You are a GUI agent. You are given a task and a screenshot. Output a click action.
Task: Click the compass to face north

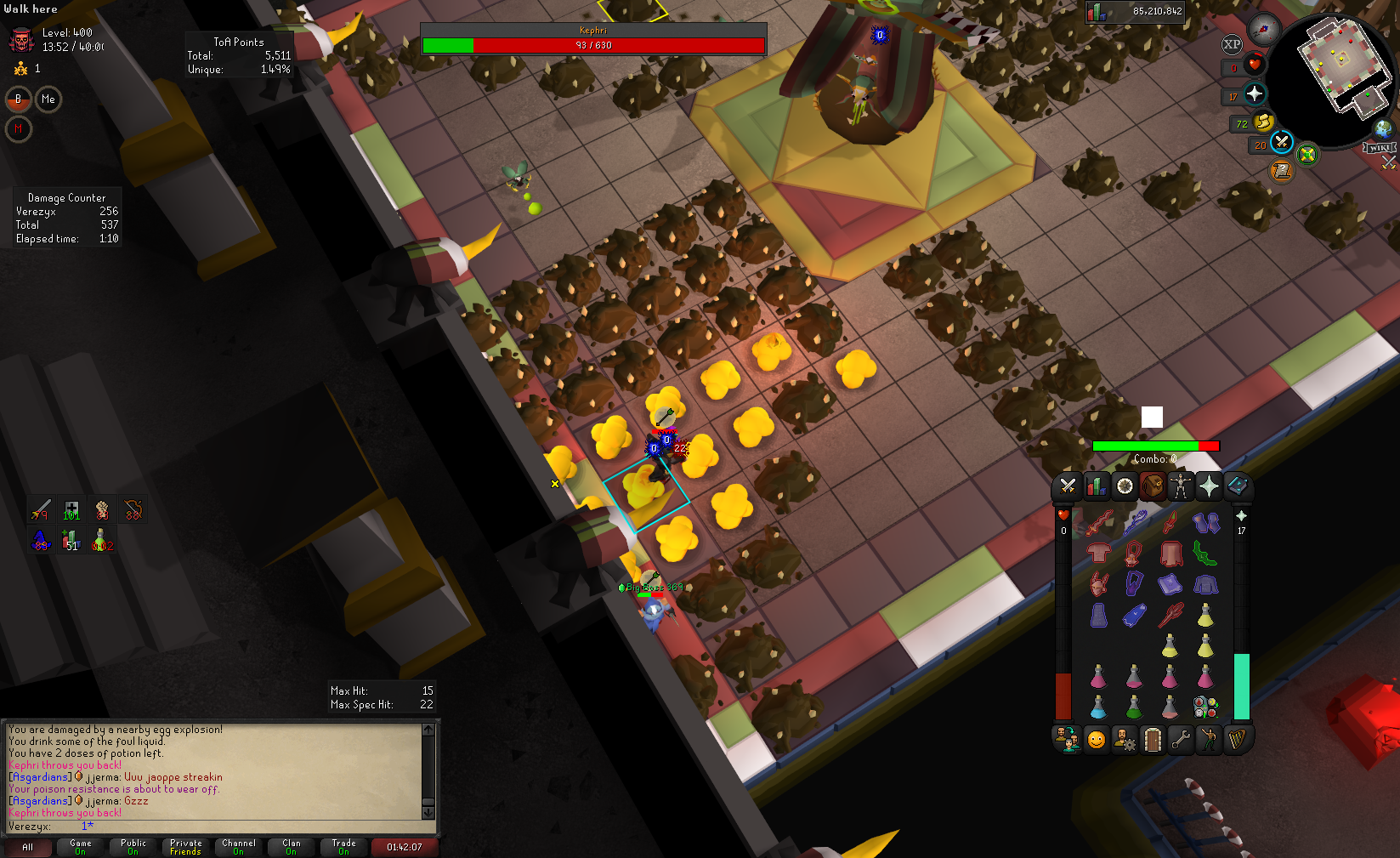pos(1265,29)
